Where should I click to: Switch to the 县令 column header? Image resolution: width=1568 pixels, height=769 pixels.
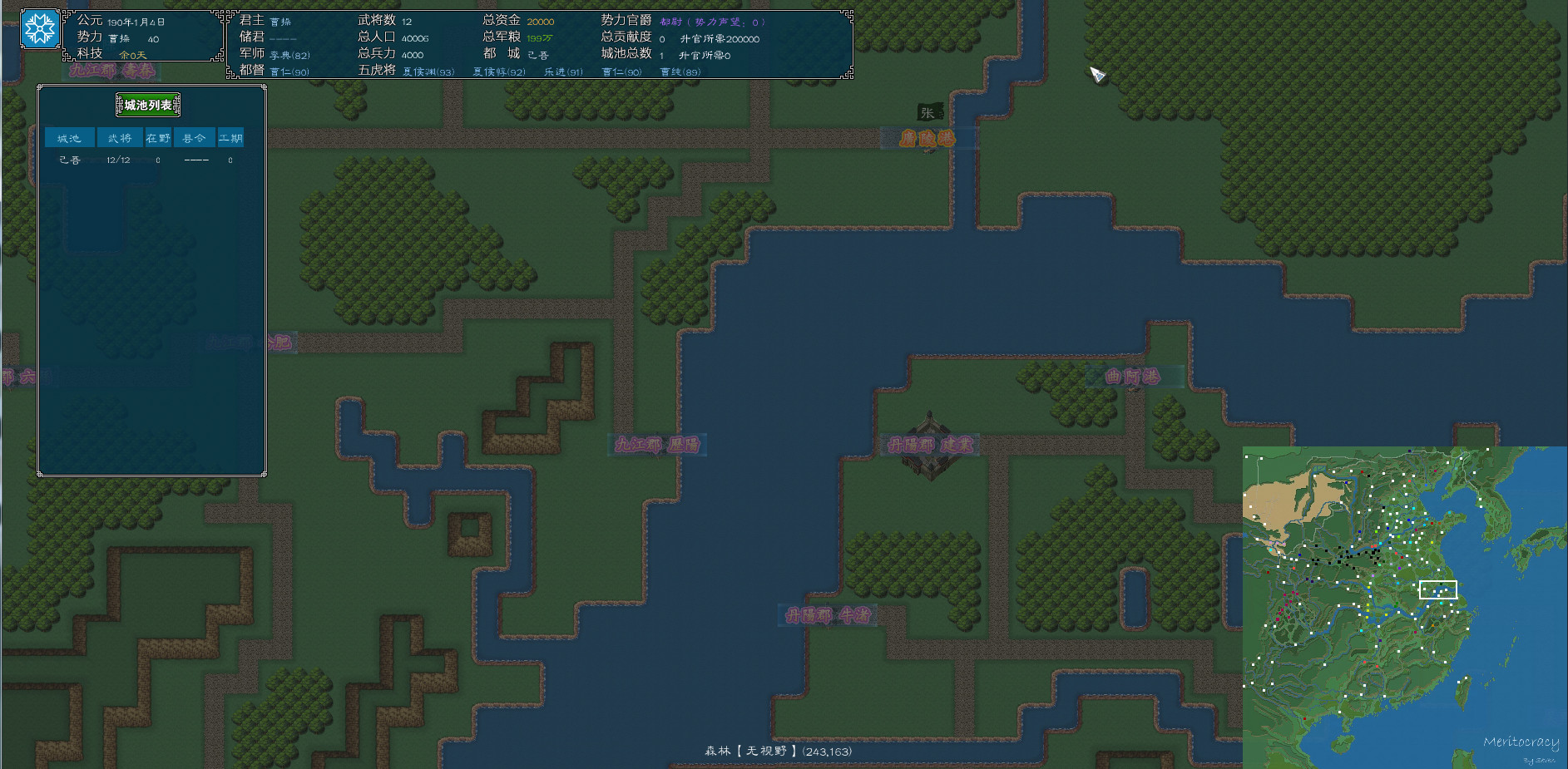(194, 137)
